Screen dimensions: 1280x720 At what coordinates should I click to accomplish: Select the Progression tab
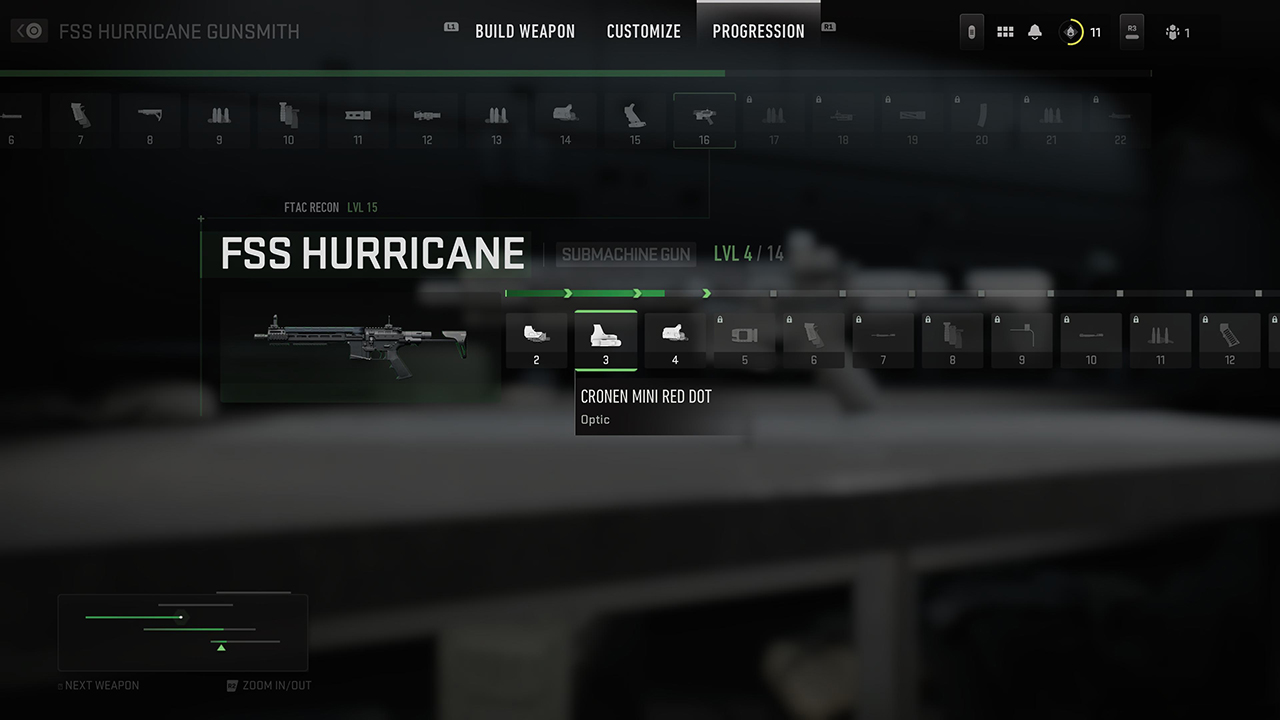[x=758, y=31]
